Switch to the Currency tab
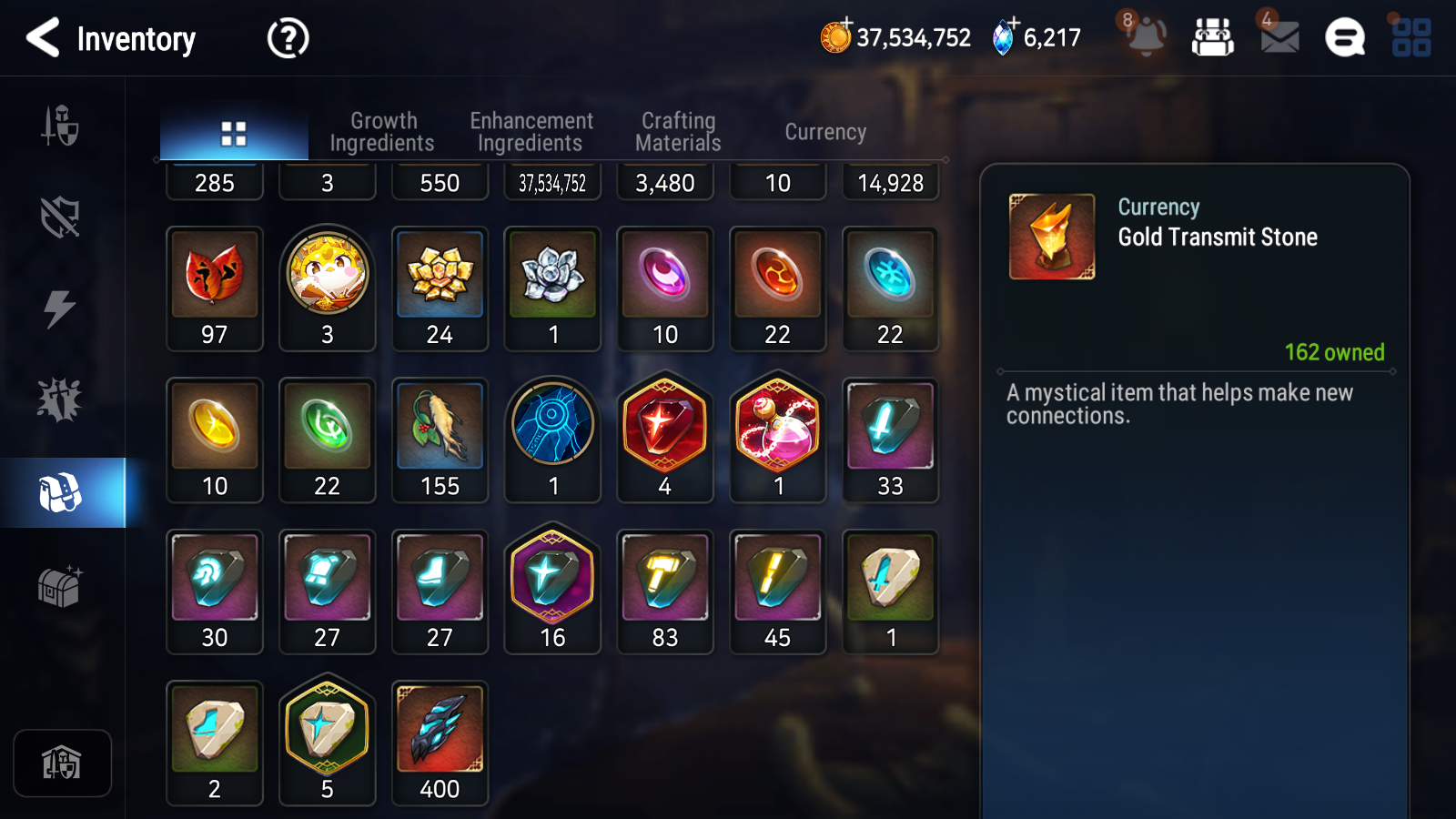Viewport: 1456px width, 819px height. [824, 131]
